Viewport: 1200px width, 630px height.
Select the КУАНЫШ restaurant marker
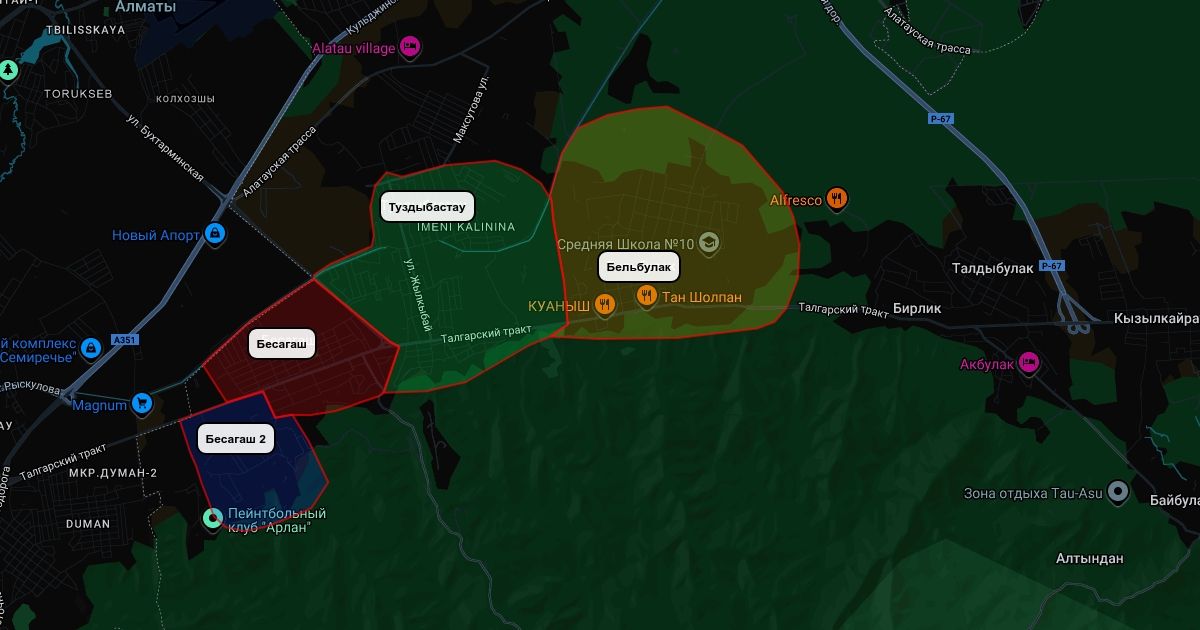click(x=604, y=304)
